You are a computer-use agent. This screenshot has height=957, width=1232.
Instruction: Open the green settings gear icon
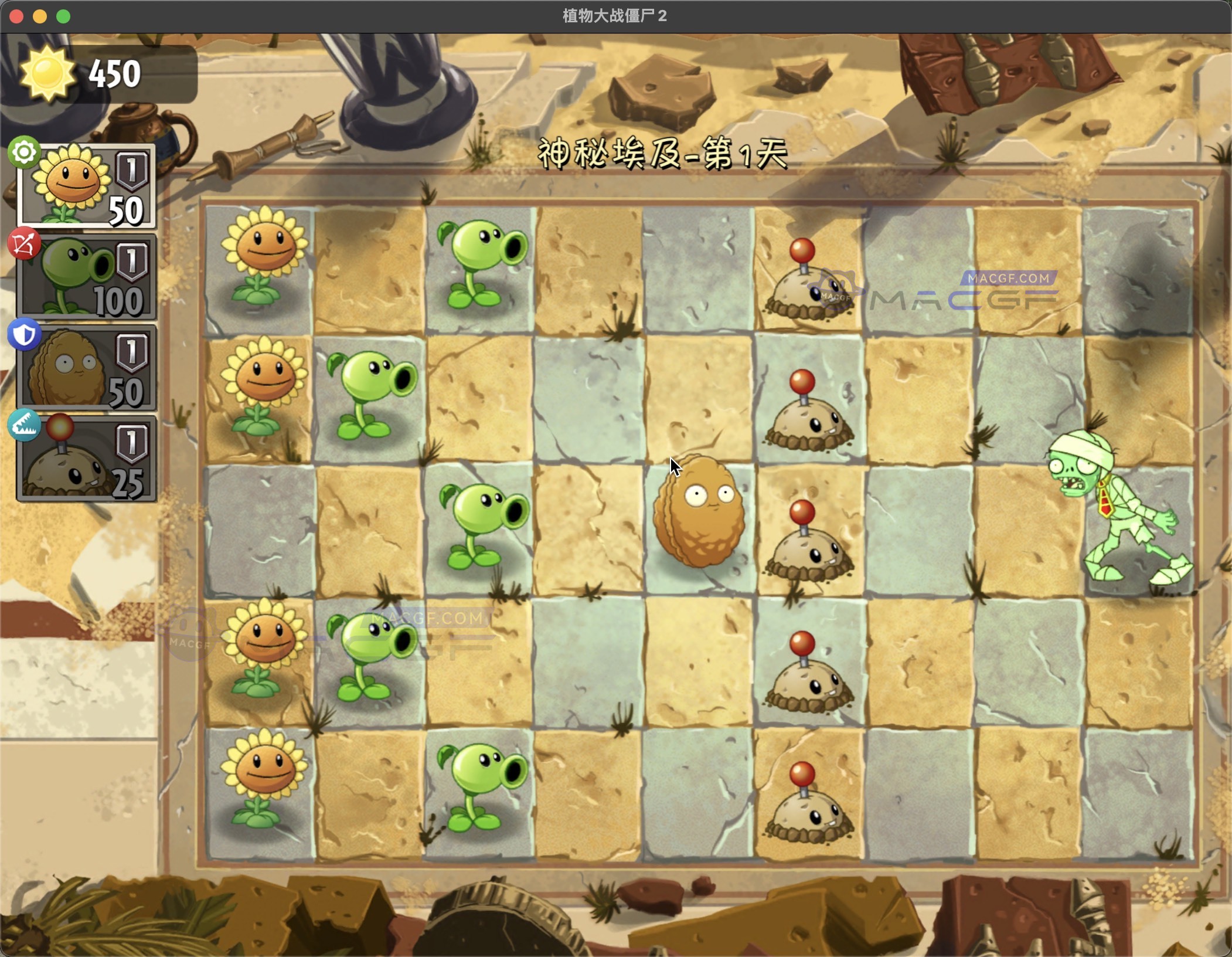23,152
